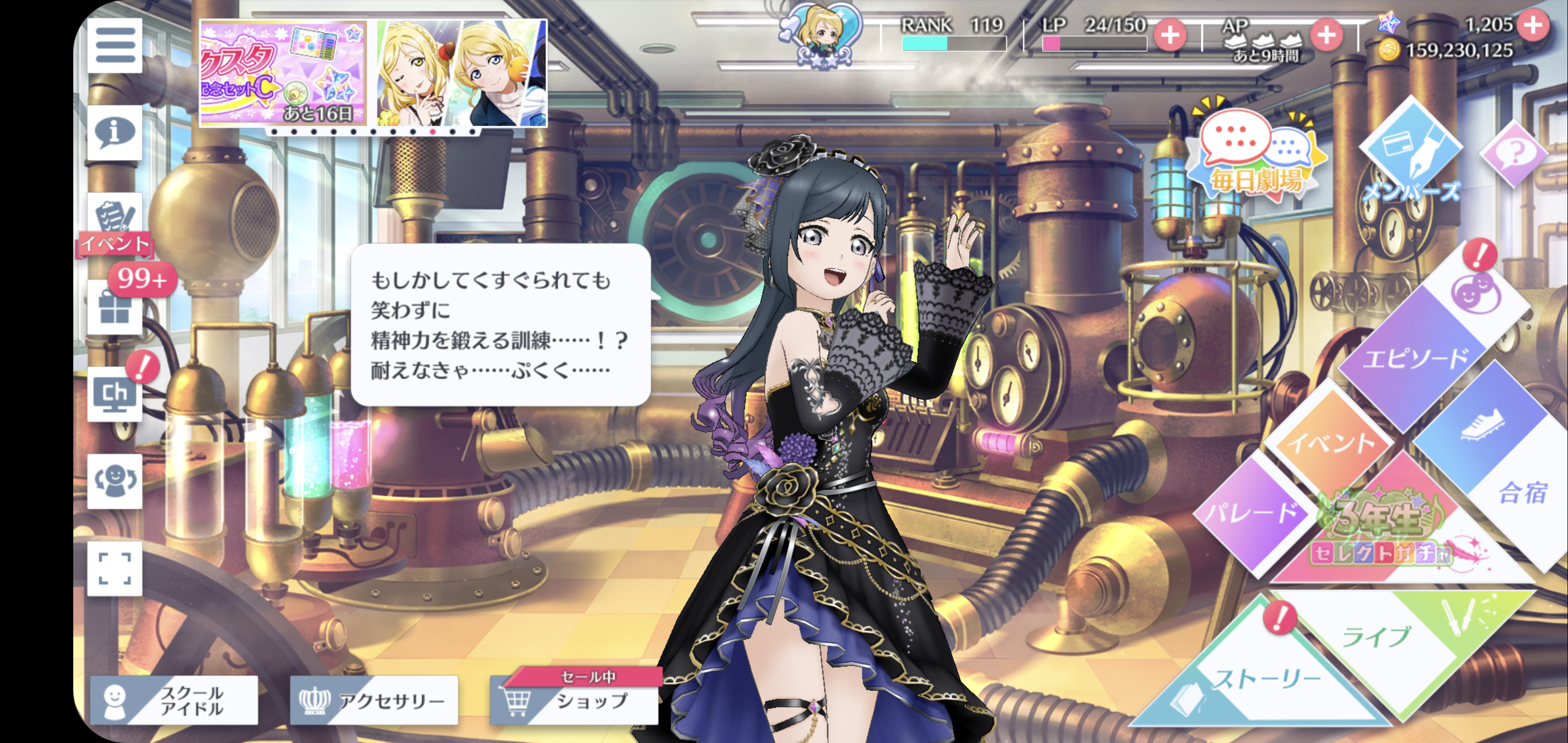Open the channel monitor icon
Image resolution: width=1568 pixels, height=743 pixels.
(x=115, y=395)
